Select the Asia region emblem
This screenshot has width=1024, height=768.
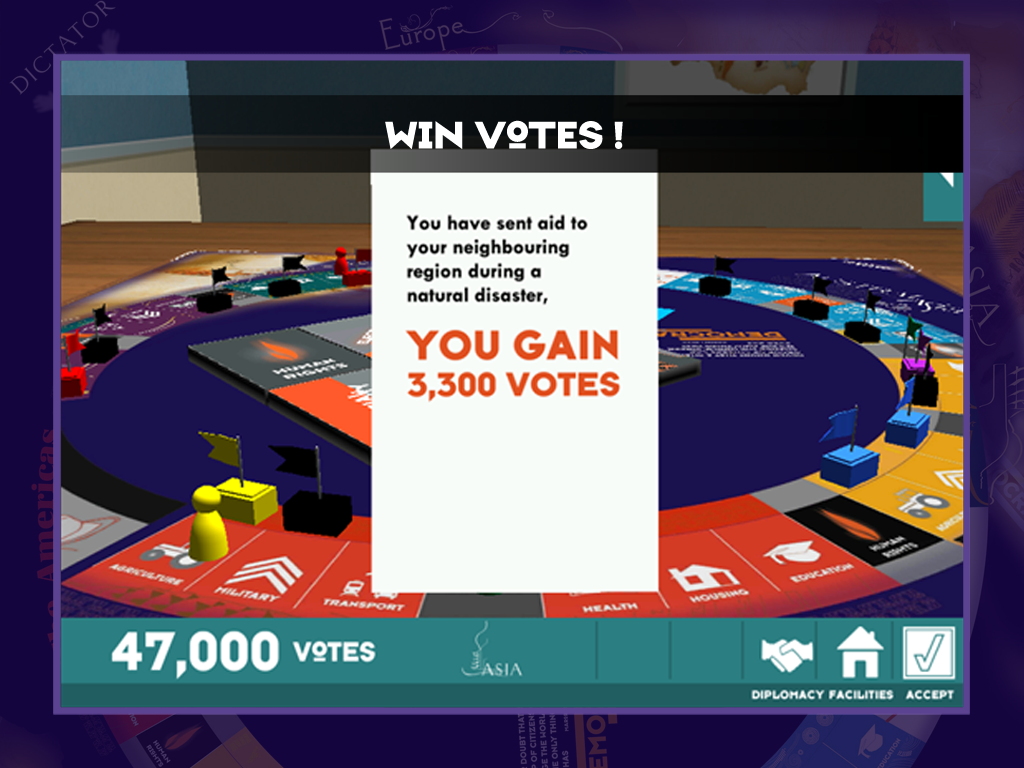pos(492,654)
